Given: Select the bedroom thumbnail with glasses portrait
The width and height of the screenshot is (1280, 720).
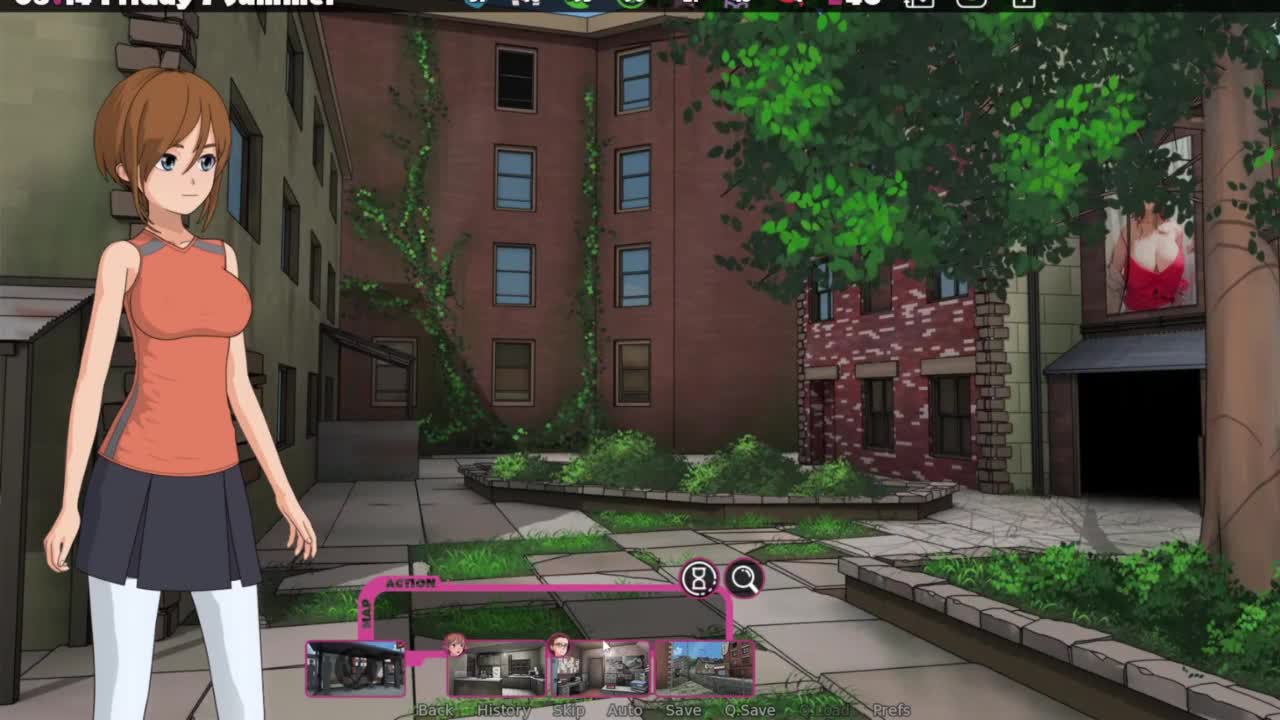Looking at the screenshot, I should 601,668.
